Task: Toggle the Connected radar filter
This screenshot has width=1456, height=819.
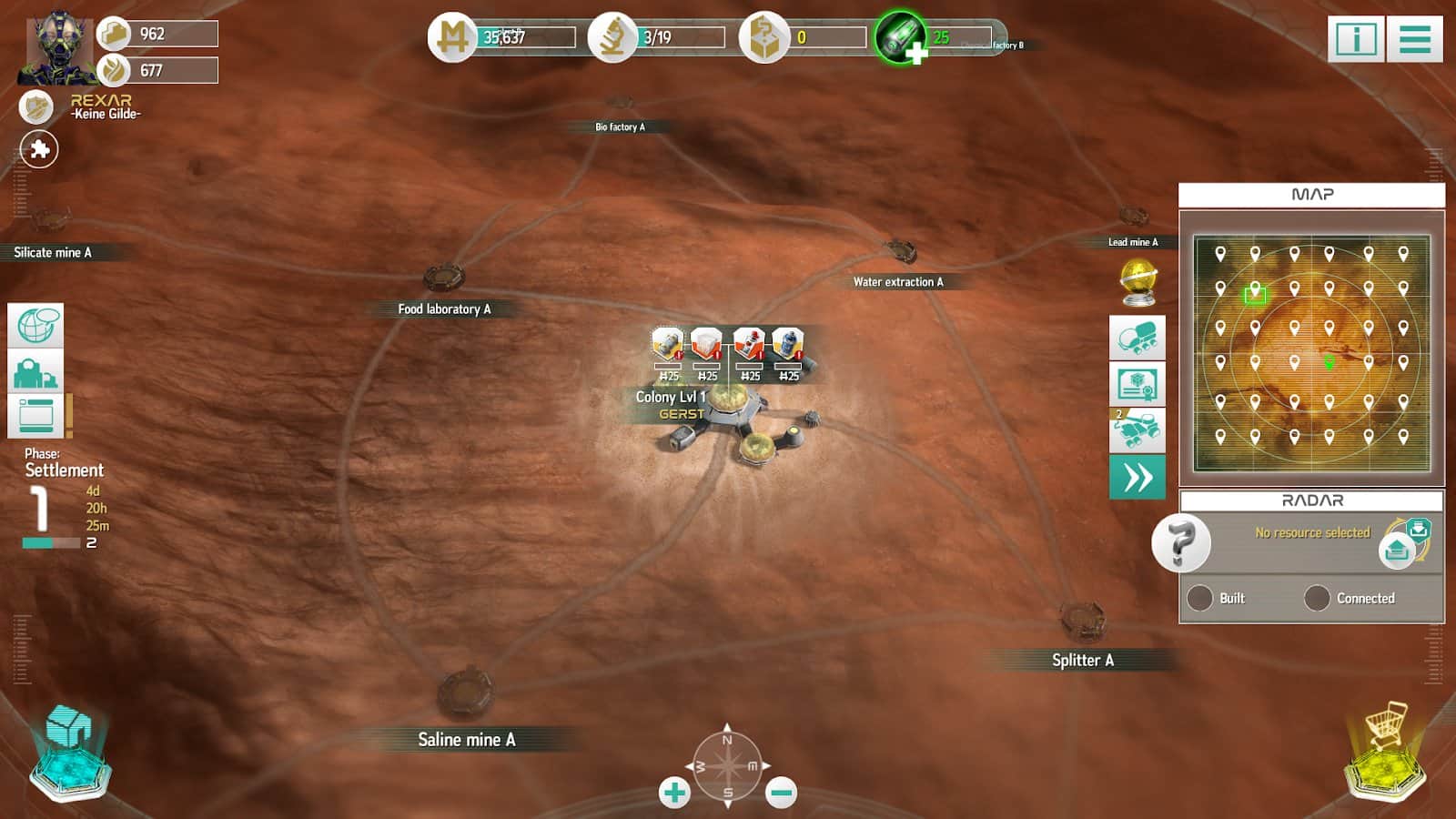Action: point(1317,598)
